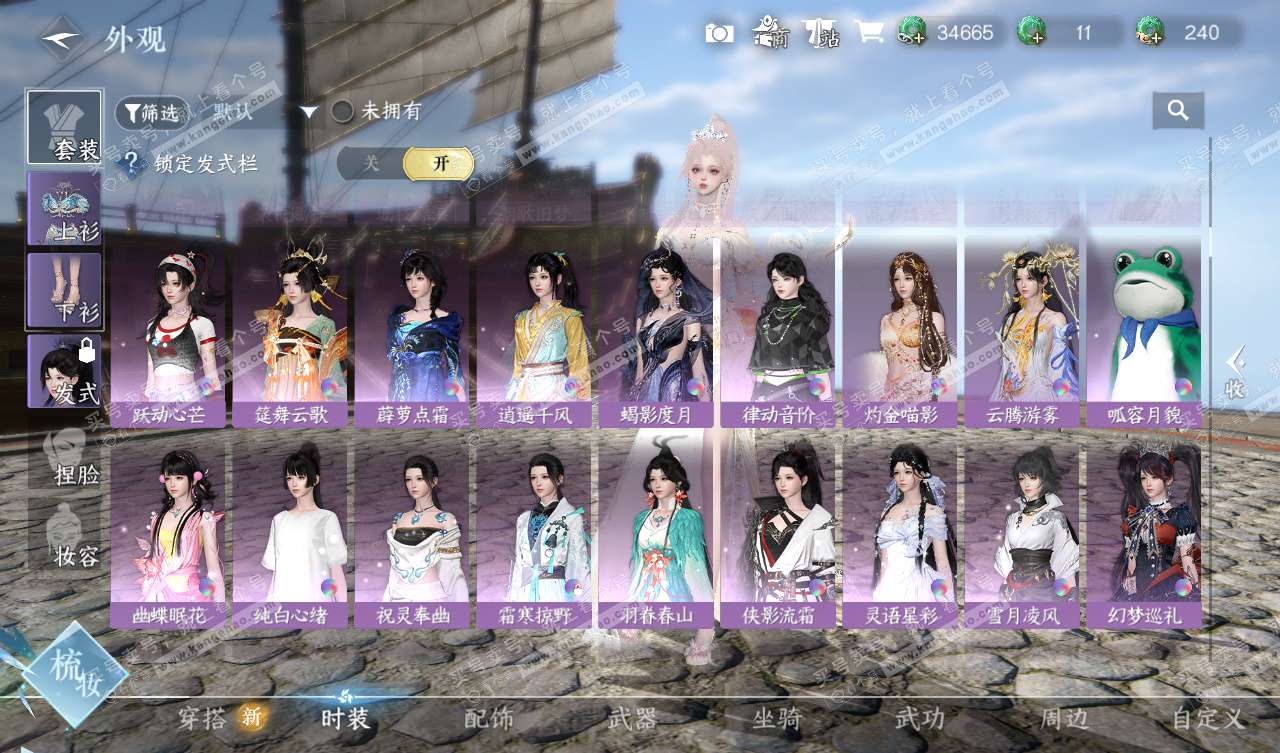Viewport: 1280px width, 753px height.
Task: Choose the 幻梦巡礼 outfit
Action: [1144, 538]
